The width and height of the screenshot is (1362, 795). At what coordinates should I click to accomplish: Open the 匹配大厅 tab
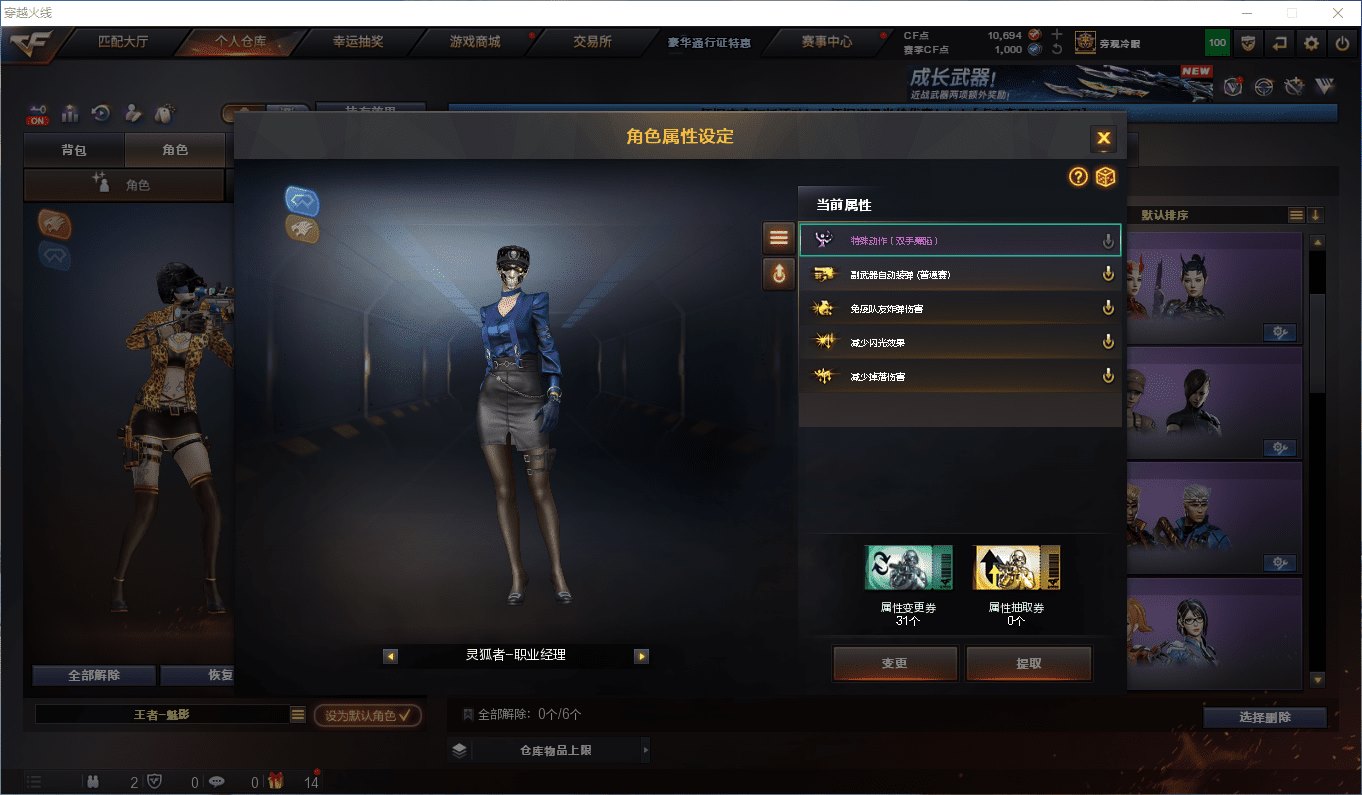(x=123, y=42)
